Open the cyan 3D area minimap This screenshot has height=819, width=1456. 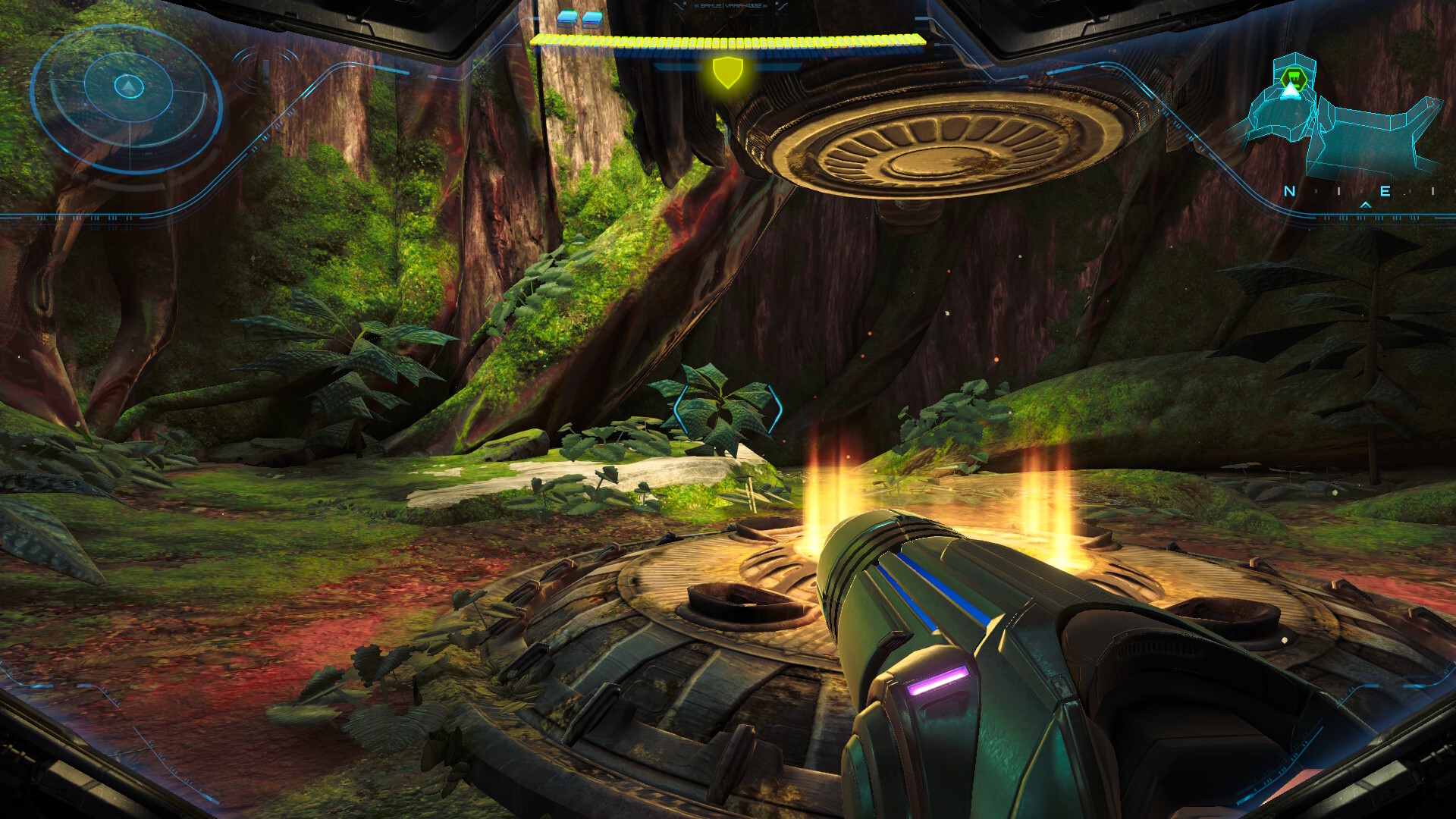[x=1341, y=125]
